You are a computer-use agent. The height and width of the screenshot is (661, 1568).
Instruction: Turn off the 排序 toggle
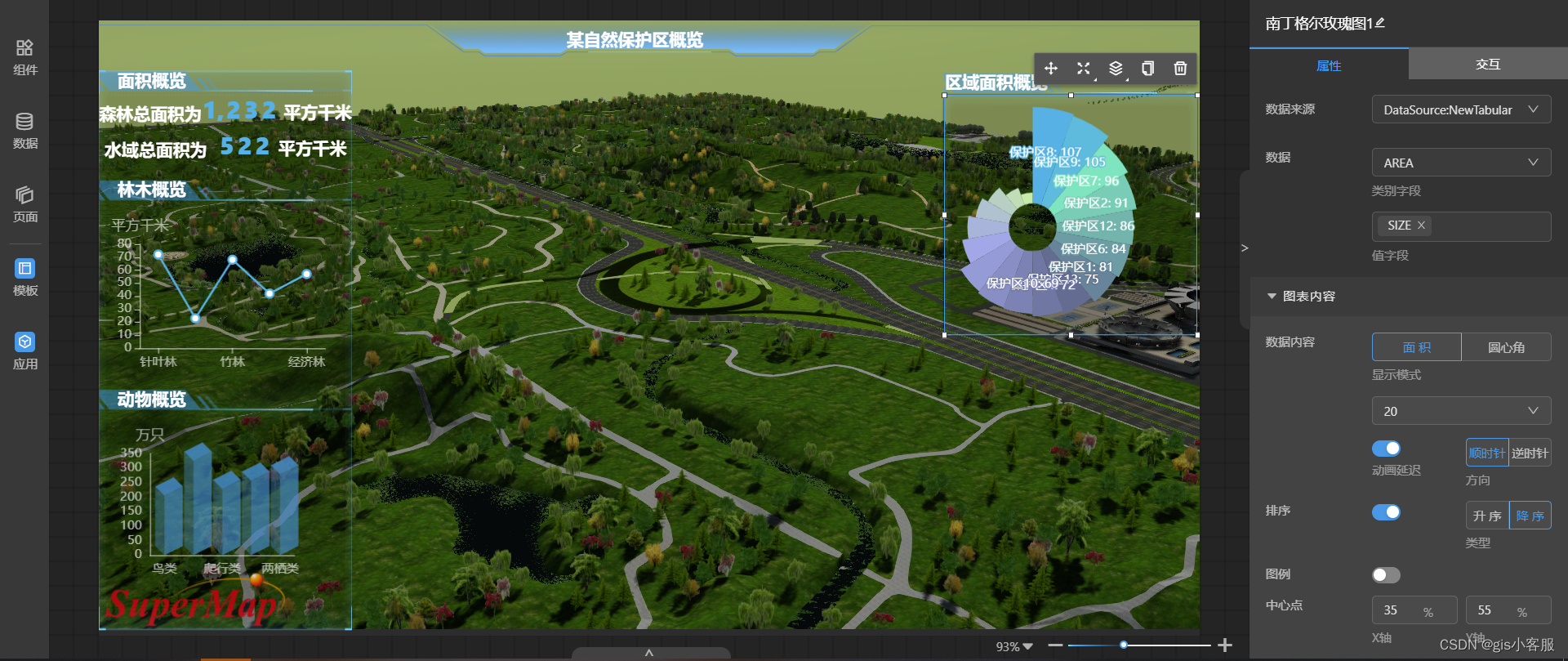point(1386,512)
